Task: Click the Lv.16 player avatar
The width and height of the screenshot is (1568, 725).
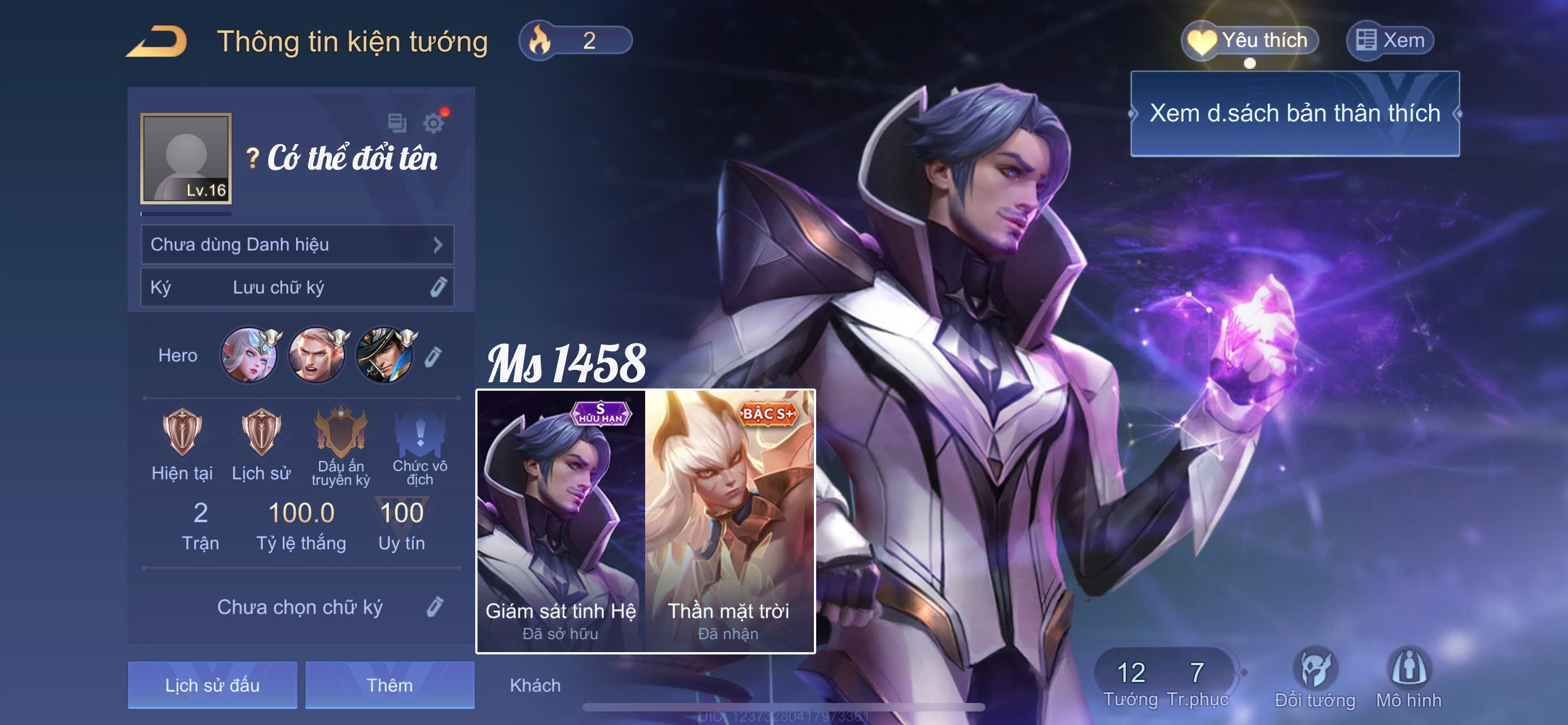Action: (186, 158)
